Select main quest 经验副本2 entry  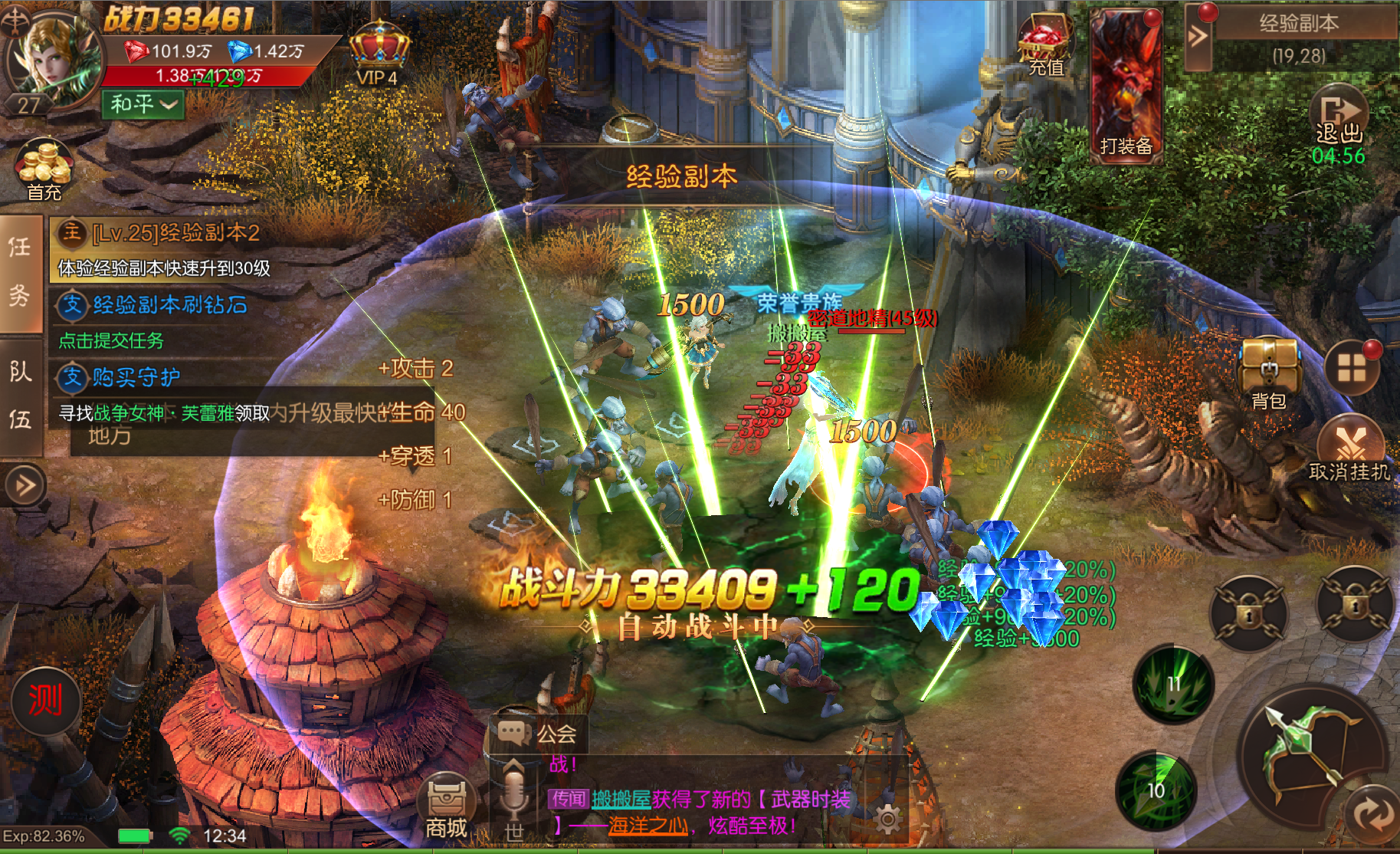[x=175, y=233]
